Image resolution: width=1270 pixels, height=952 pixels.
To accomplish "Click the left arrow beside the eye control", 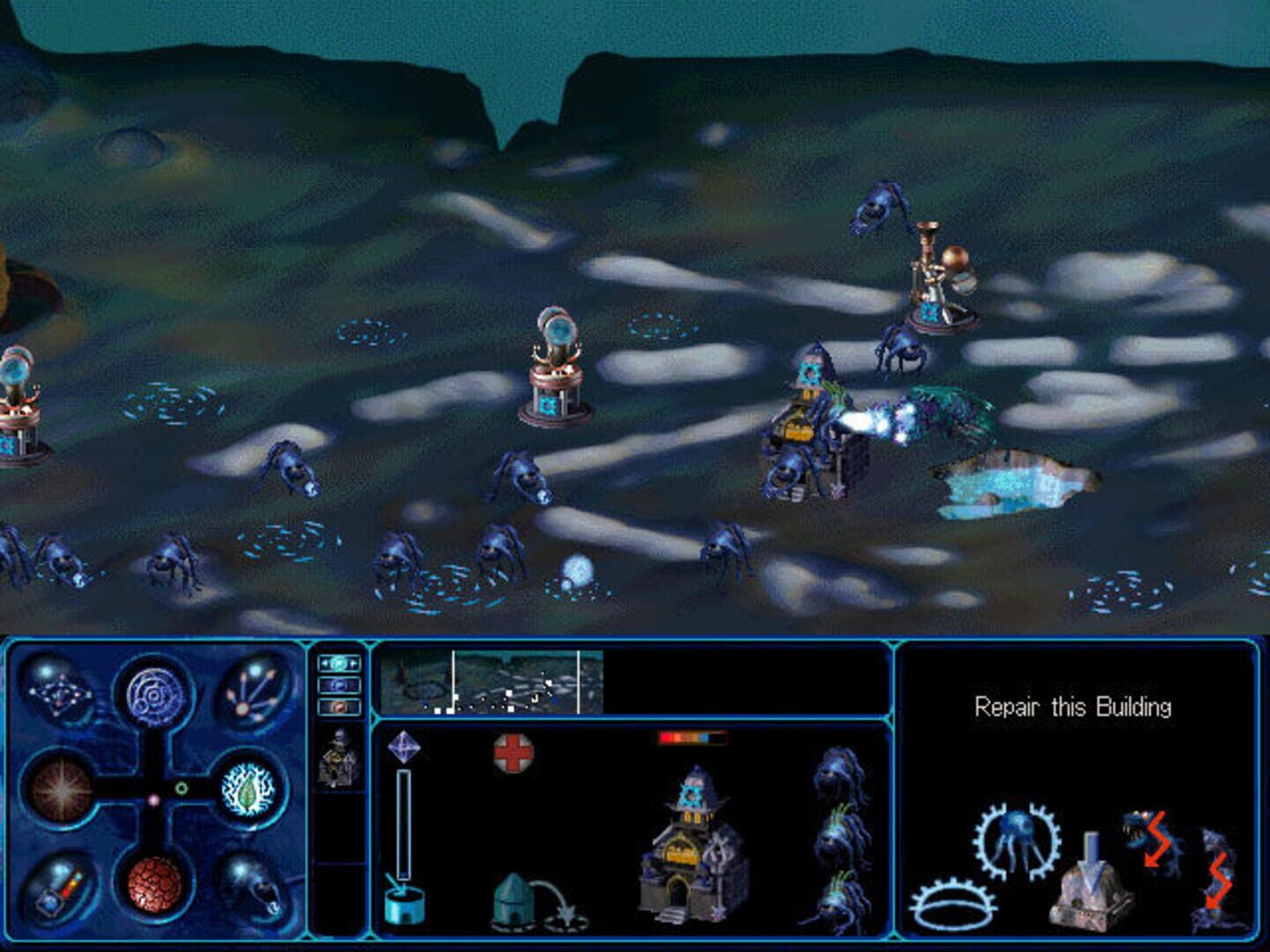I will coord(325,664).
